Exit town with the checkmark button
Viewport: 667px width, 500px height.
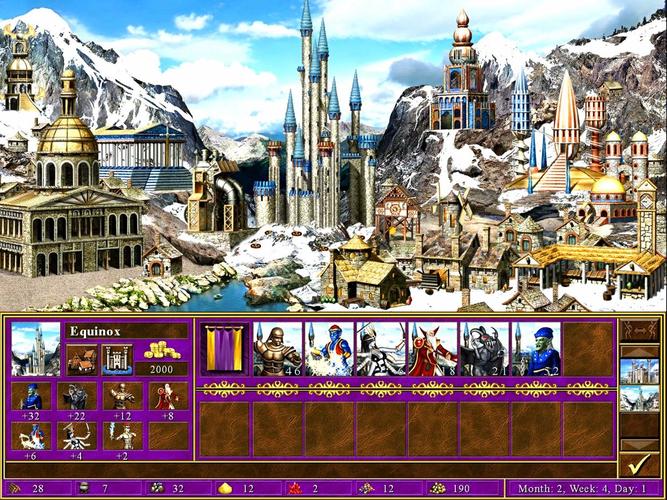pos(638,463)
